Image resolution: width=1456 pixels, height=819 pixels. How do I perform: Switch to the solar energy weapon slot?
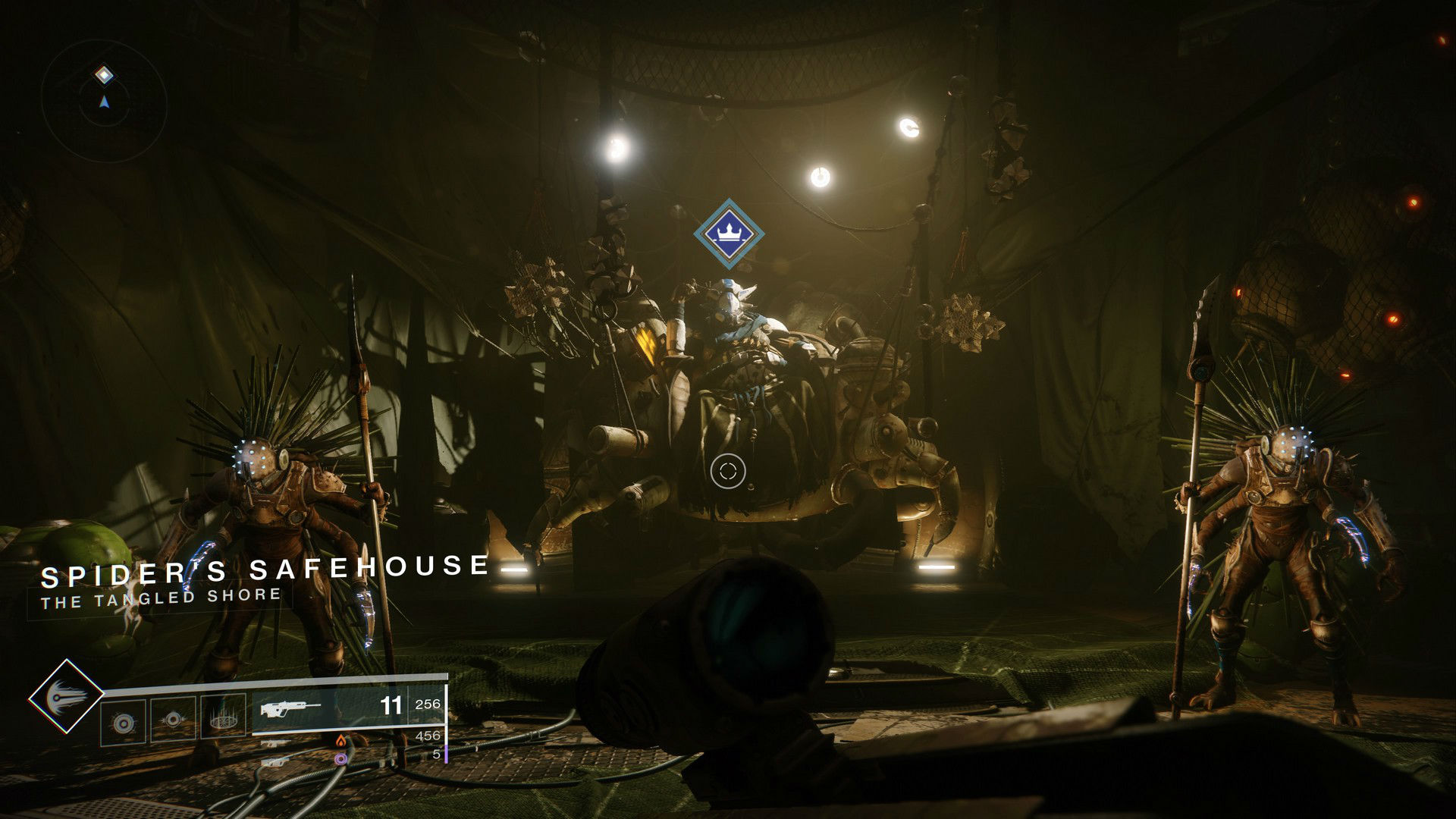341,741
